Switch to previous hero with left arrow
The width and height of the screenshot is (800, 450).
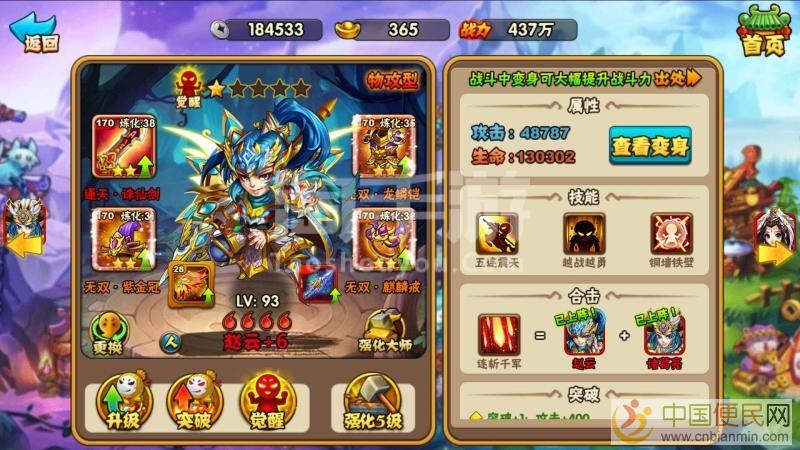point(22,225)
